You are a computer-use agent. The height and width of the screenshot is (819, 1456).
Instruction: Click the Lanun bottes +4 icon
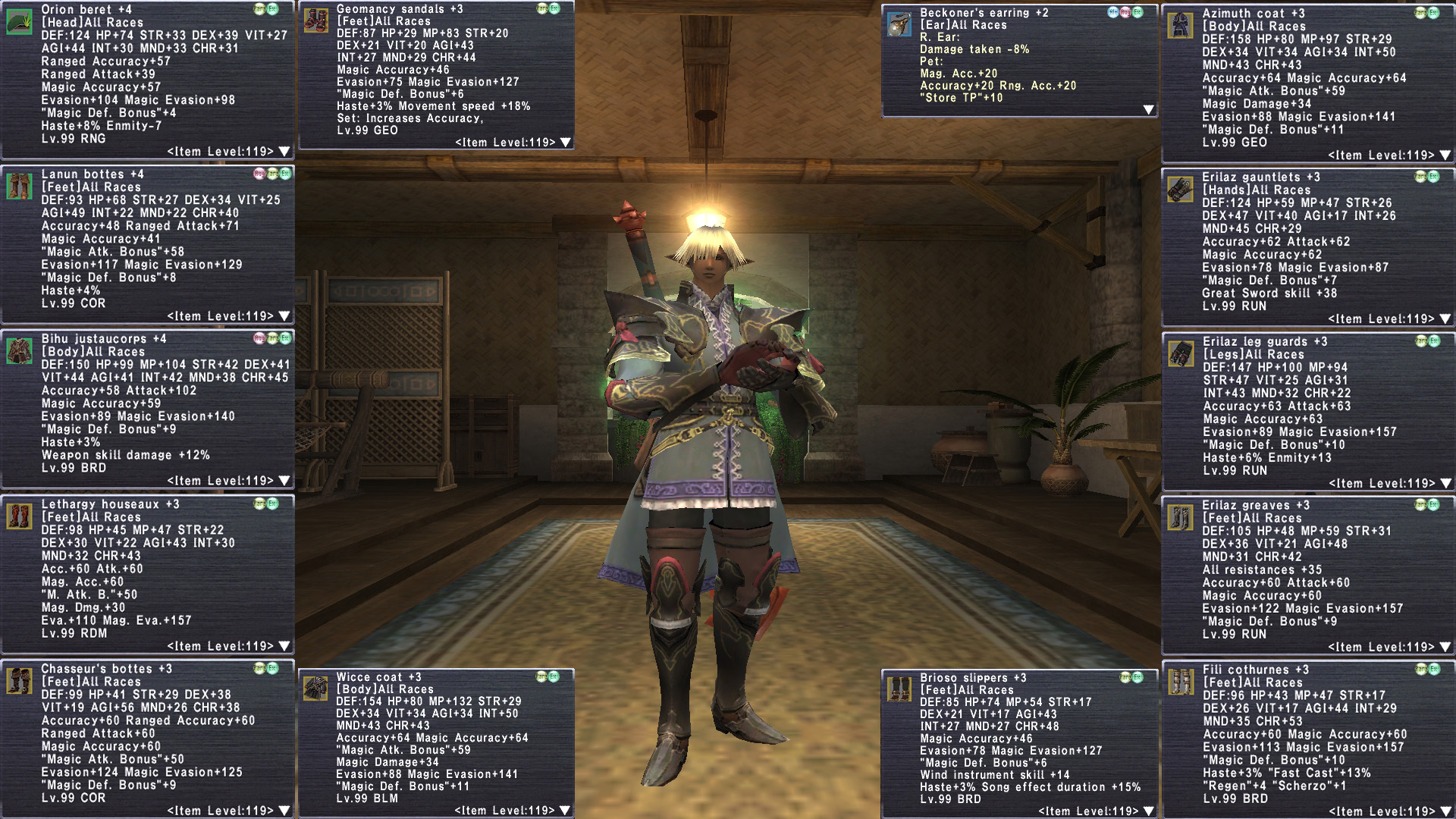(19, 186)
